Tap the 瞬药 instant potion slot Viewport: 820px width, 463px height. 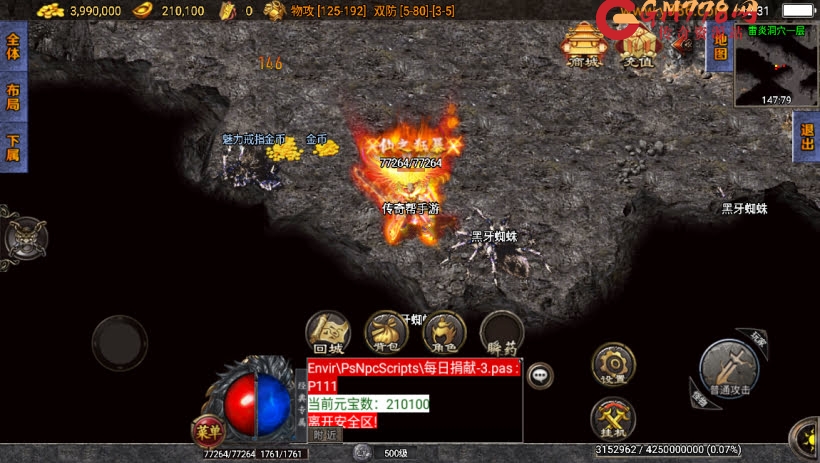(501, 334)
